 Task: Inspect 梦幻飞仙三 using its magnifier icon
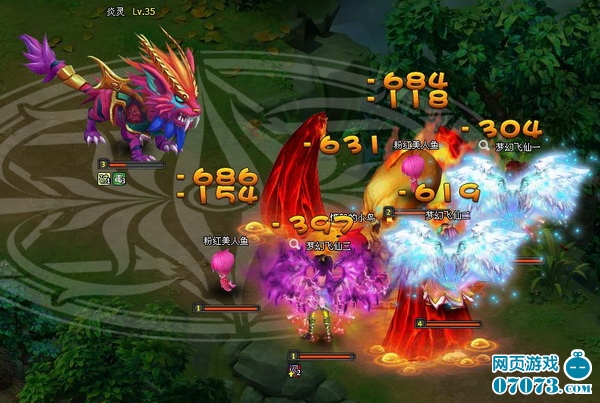(295, 243)
